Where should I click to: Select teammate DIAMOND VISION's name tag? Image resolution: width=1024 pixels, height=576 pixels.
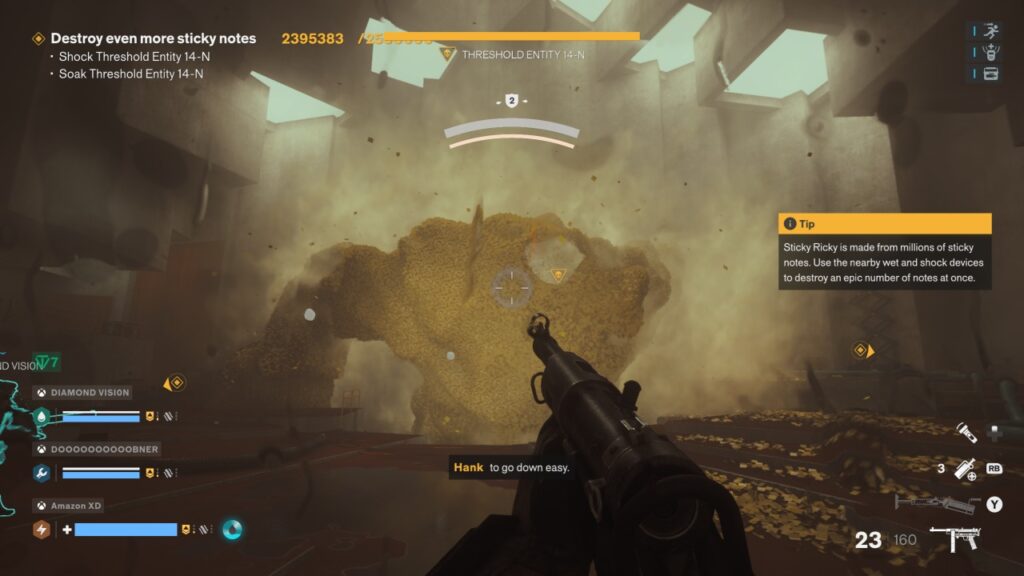coord(91,393)
